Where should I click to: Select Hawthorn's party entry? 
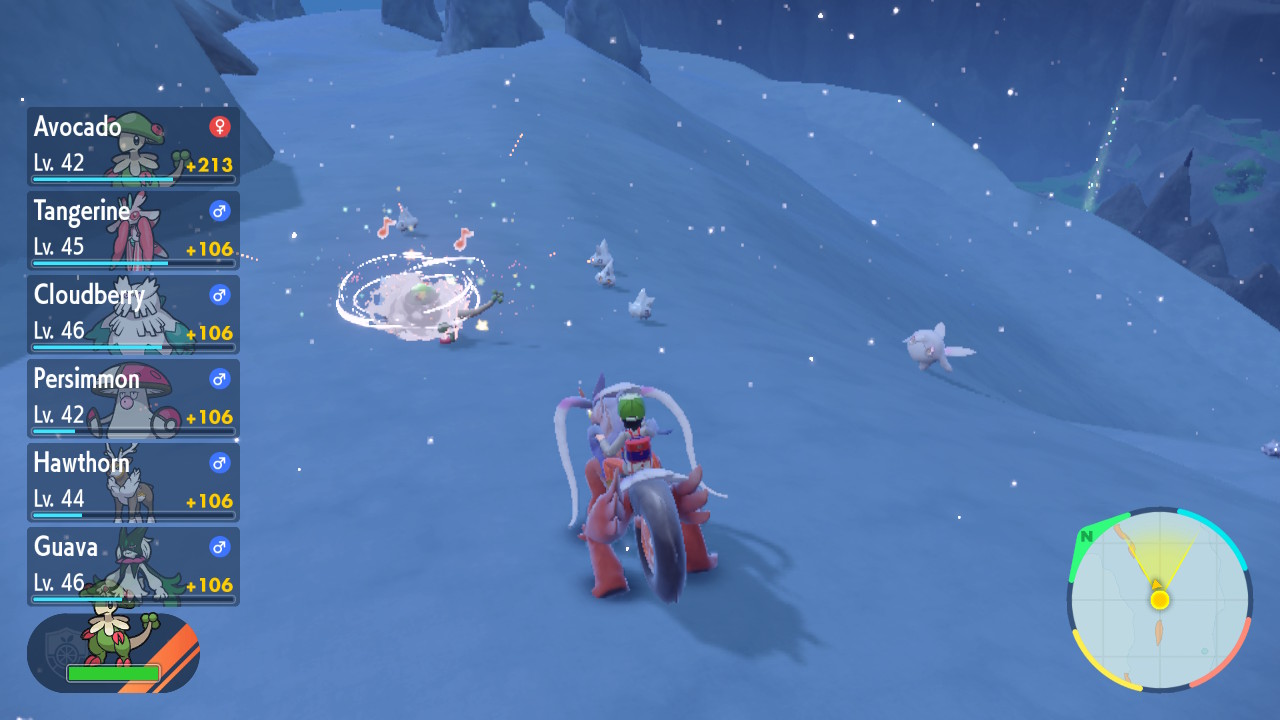pos(133,482)
